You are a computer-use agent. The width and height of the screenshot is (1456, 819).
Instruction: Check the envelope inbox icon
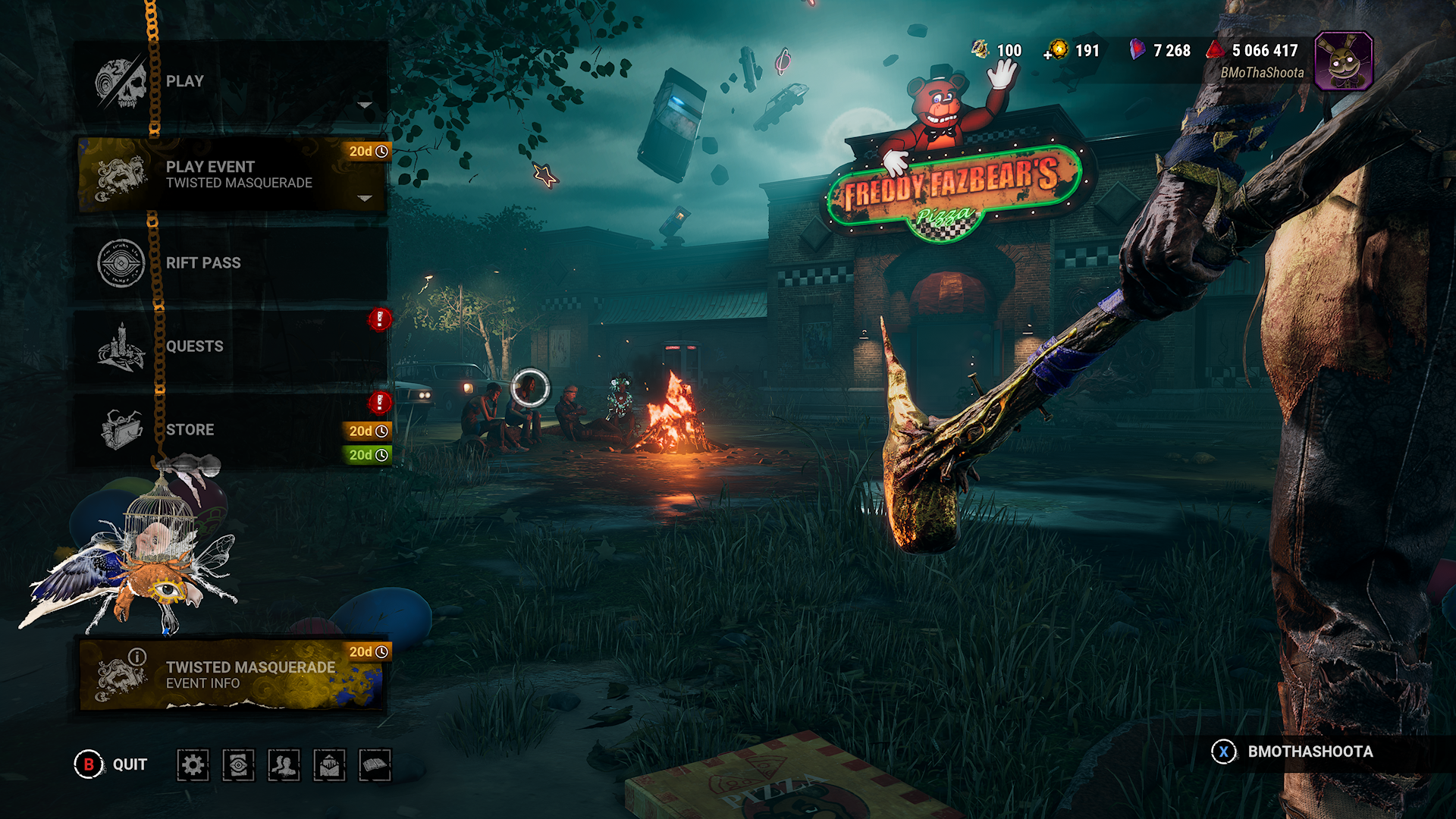pos(329,765)
